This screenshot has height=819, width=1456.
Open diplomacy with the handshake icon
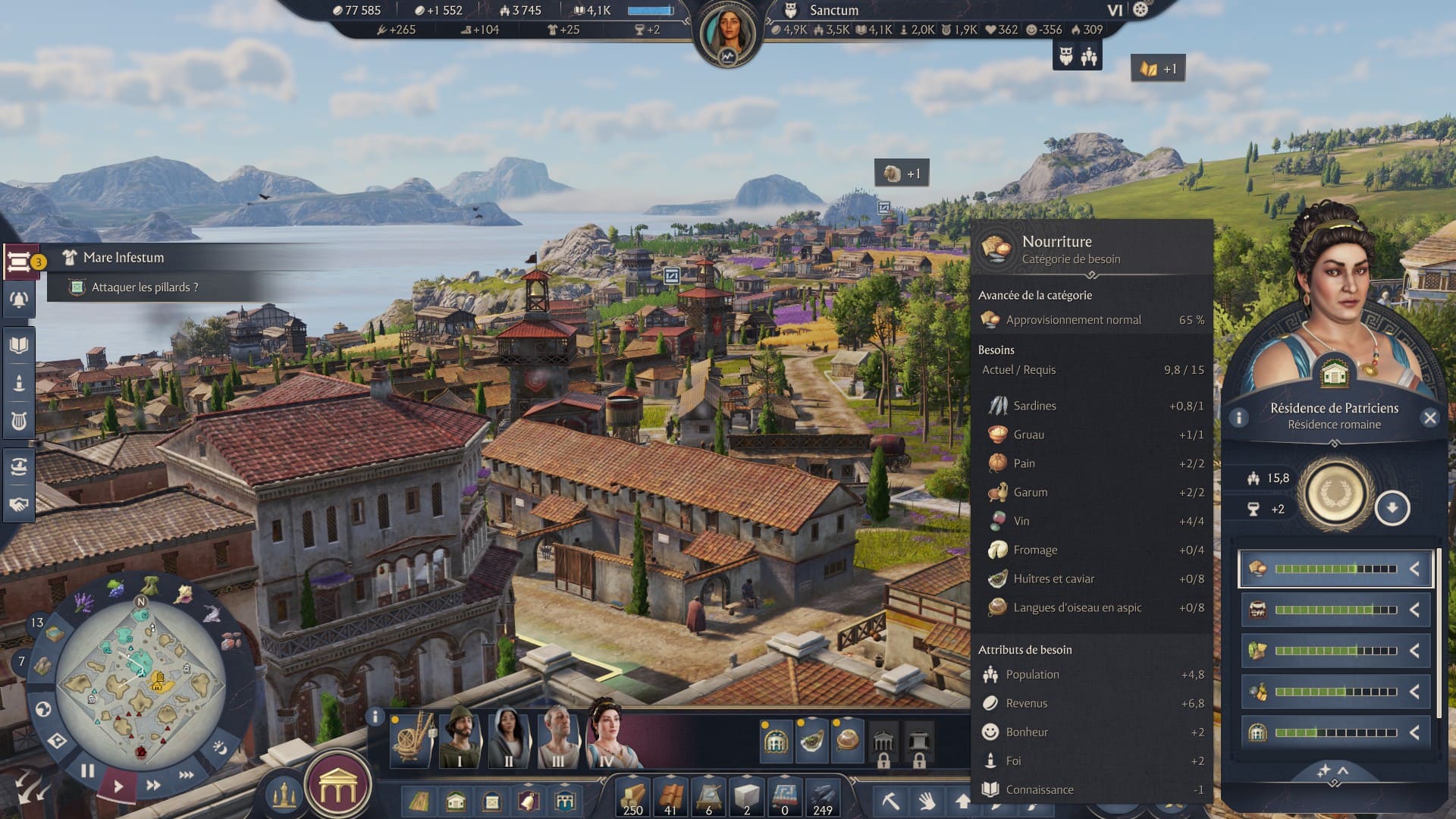tap(19, 505)
